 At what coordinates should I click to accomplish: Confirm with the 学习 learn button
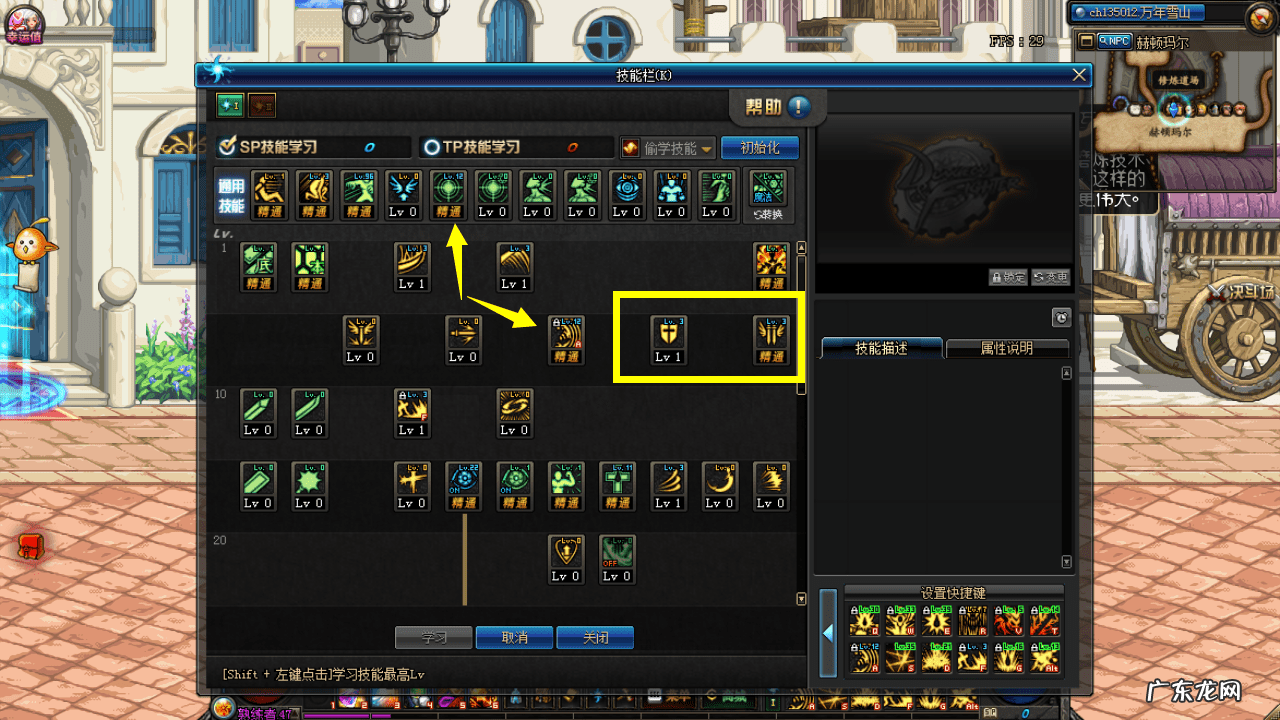pos(433,638)
